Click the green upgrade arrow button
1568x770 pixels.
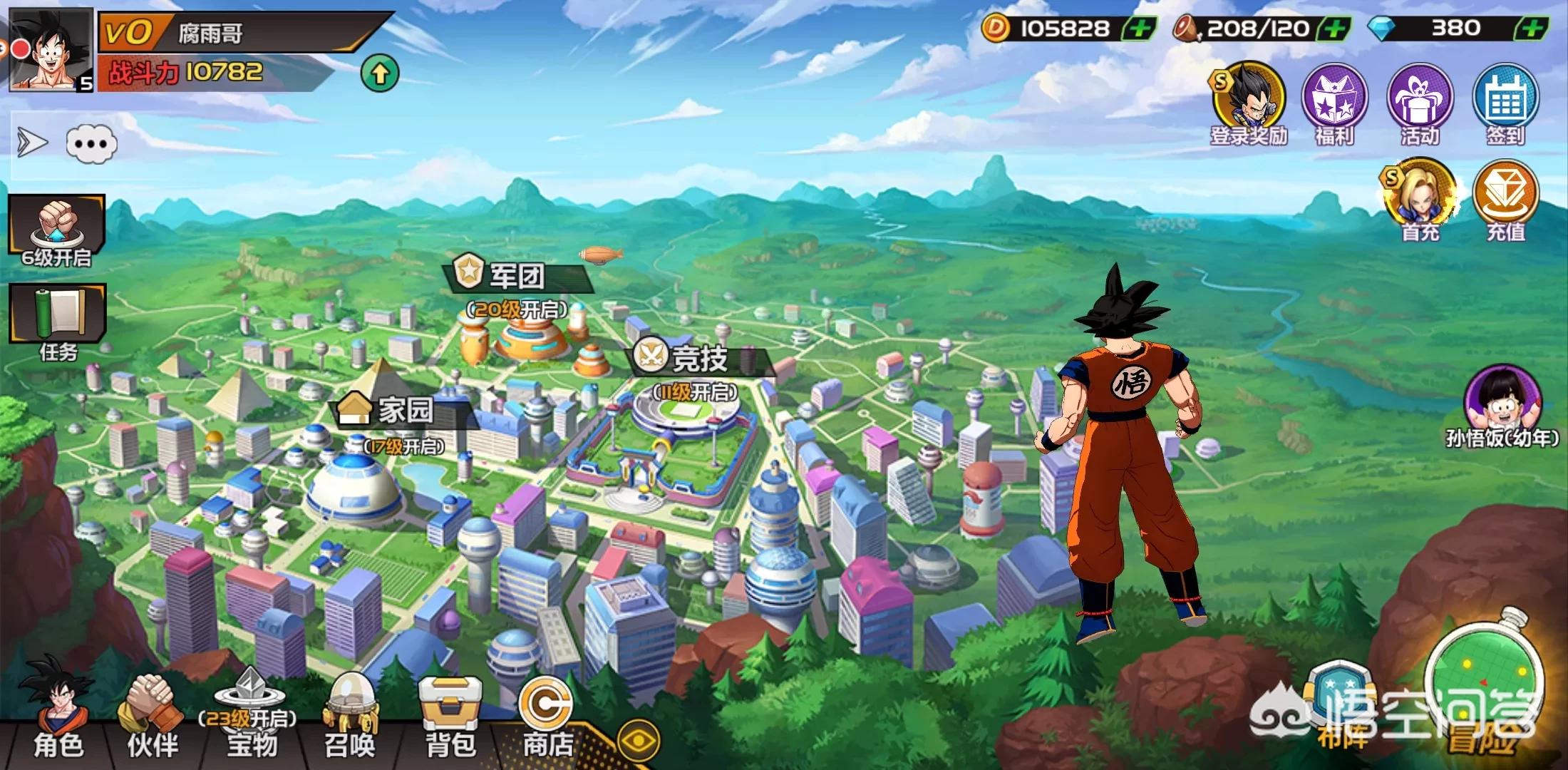tap(380, 73)
